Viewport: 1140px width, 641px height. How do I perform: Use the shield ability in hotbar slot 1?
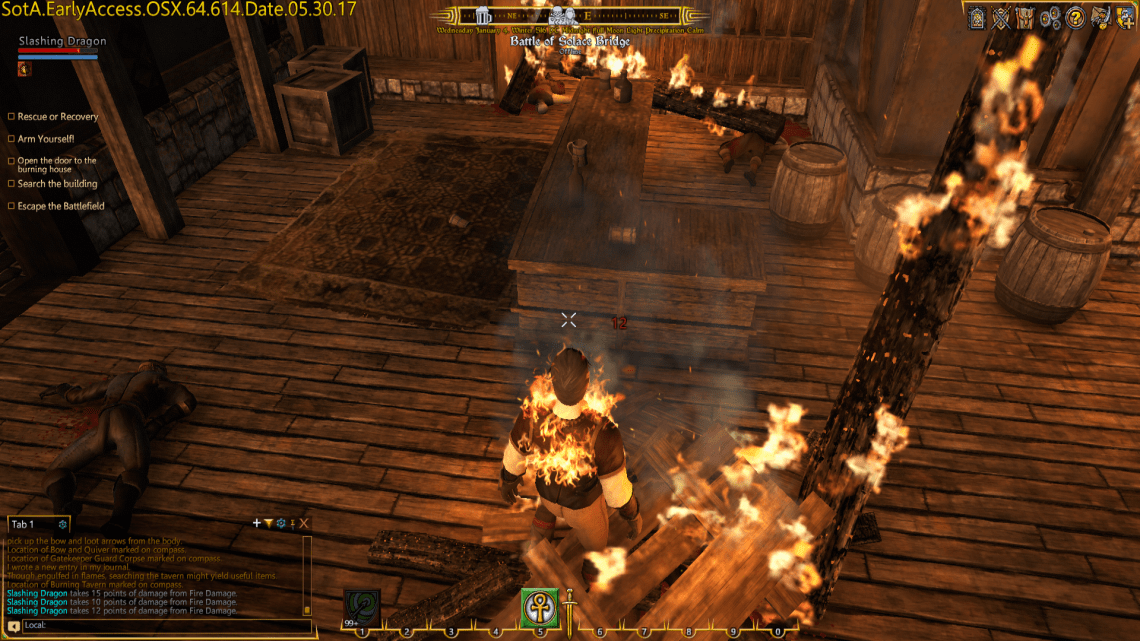pyautogui.click(x=362, y=607)
